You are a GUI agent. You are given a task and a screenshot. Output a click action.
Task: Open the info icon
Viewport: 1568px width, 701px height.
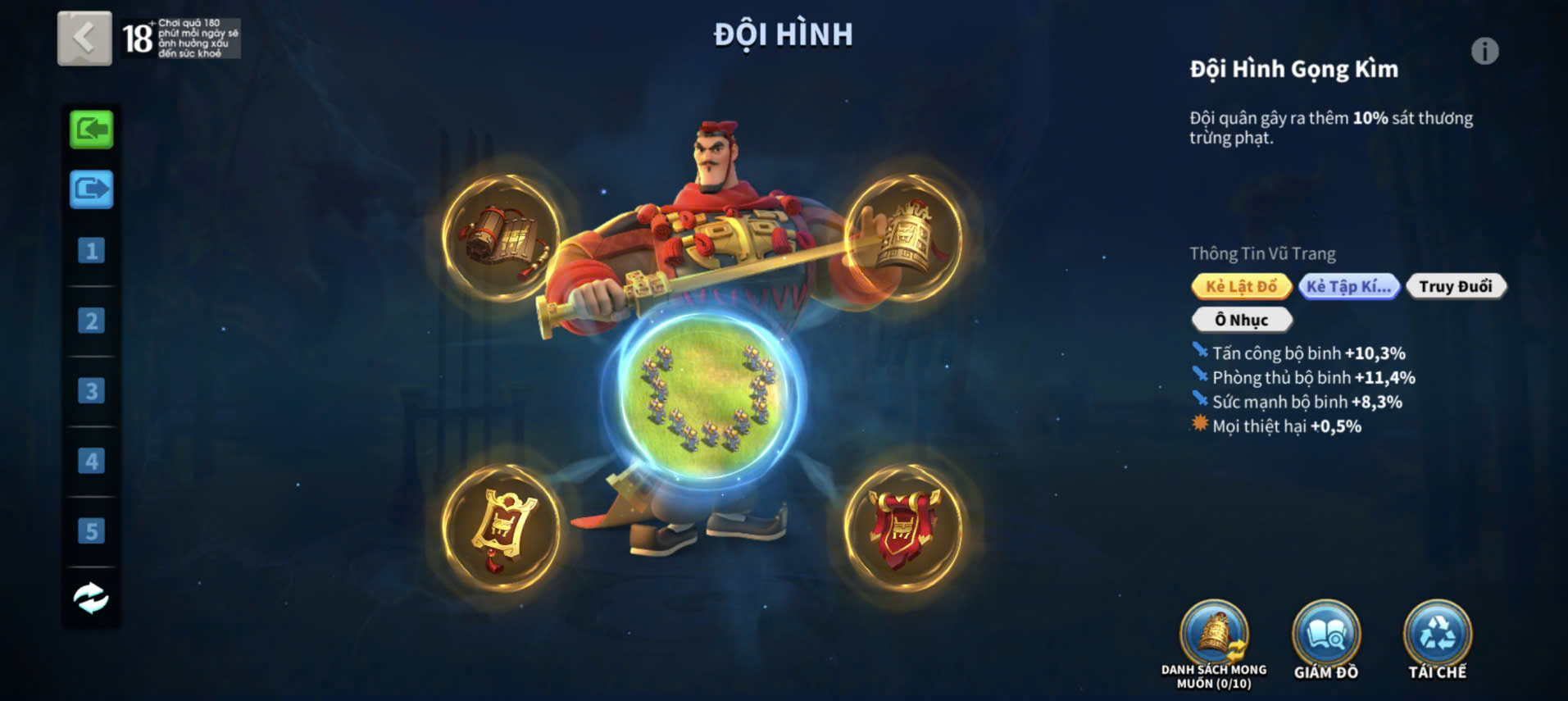pos(1484,52)
